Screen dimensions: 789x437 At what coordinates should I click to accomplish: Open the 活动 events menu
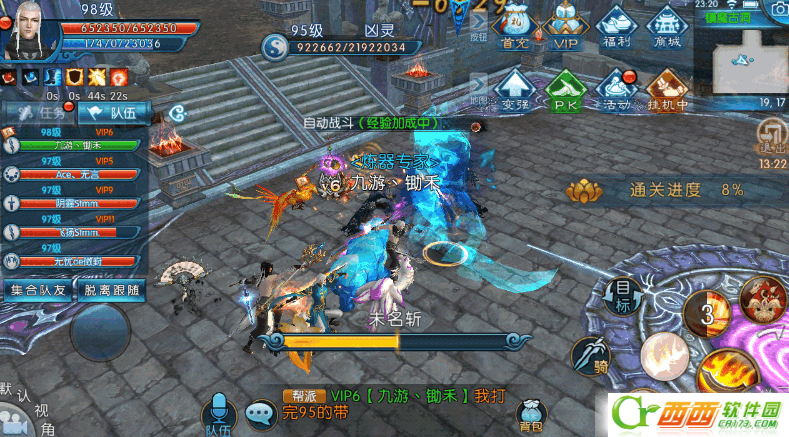click(x=617, y=88)
